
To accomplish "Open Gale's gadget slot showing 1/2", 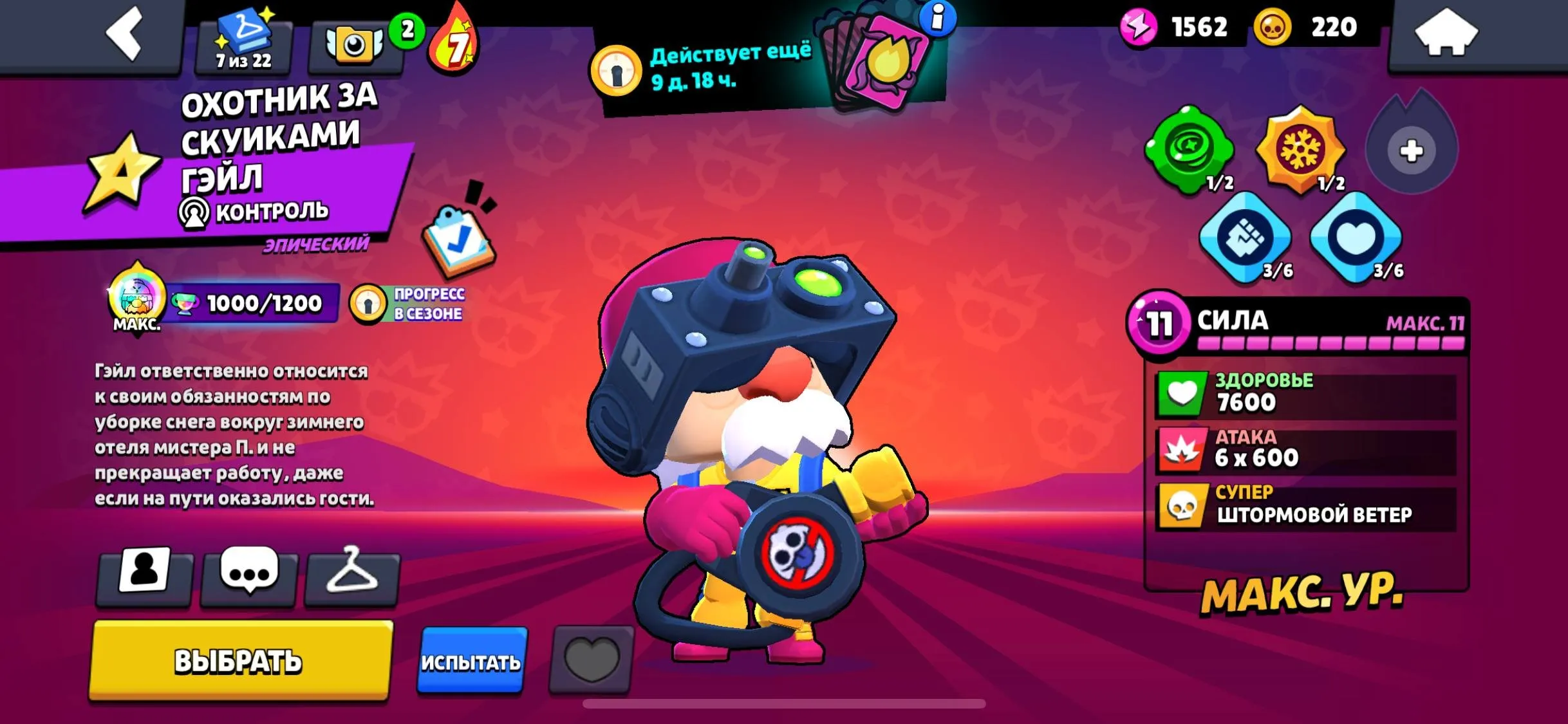I will coord(1191,149).
